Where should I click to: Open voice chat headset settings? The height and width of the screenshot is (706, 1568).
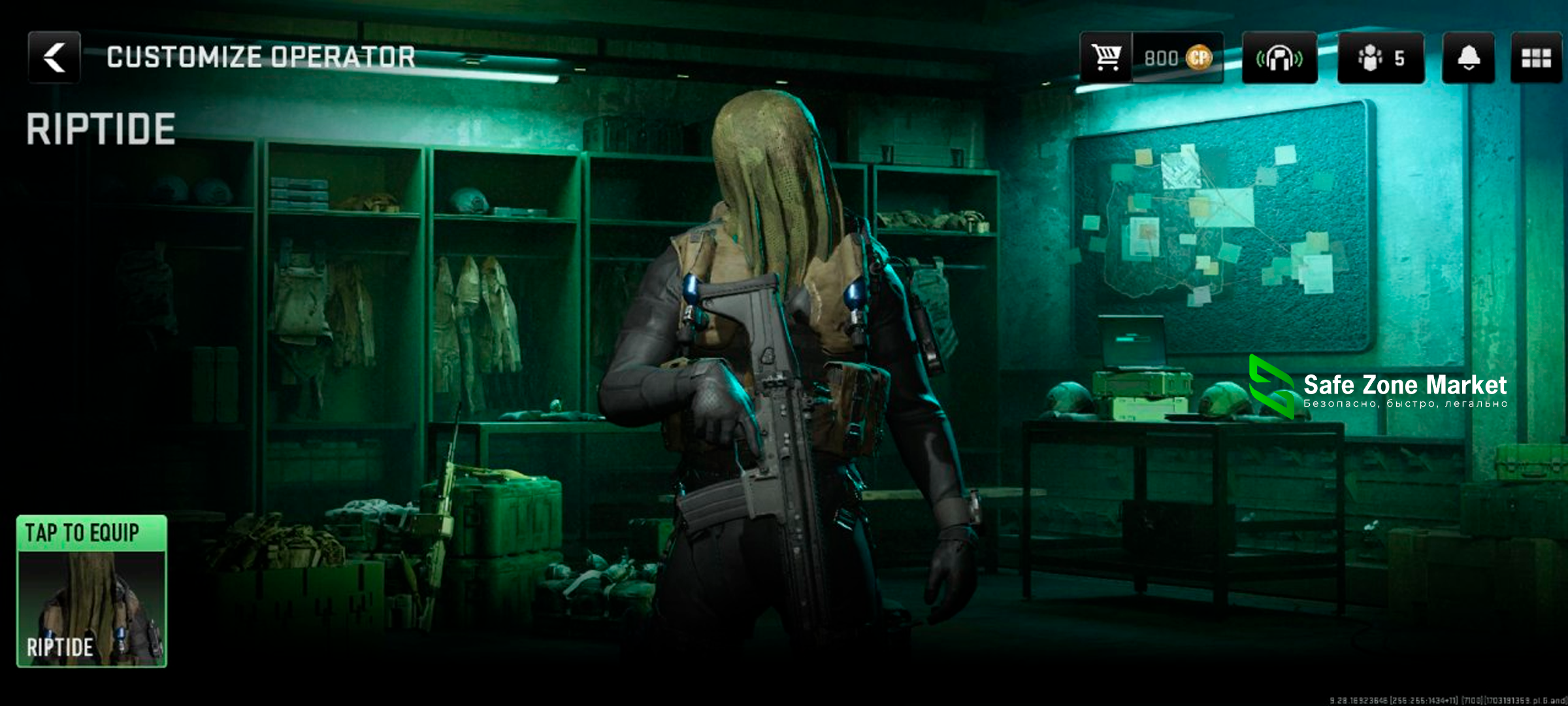point(1279,58)
